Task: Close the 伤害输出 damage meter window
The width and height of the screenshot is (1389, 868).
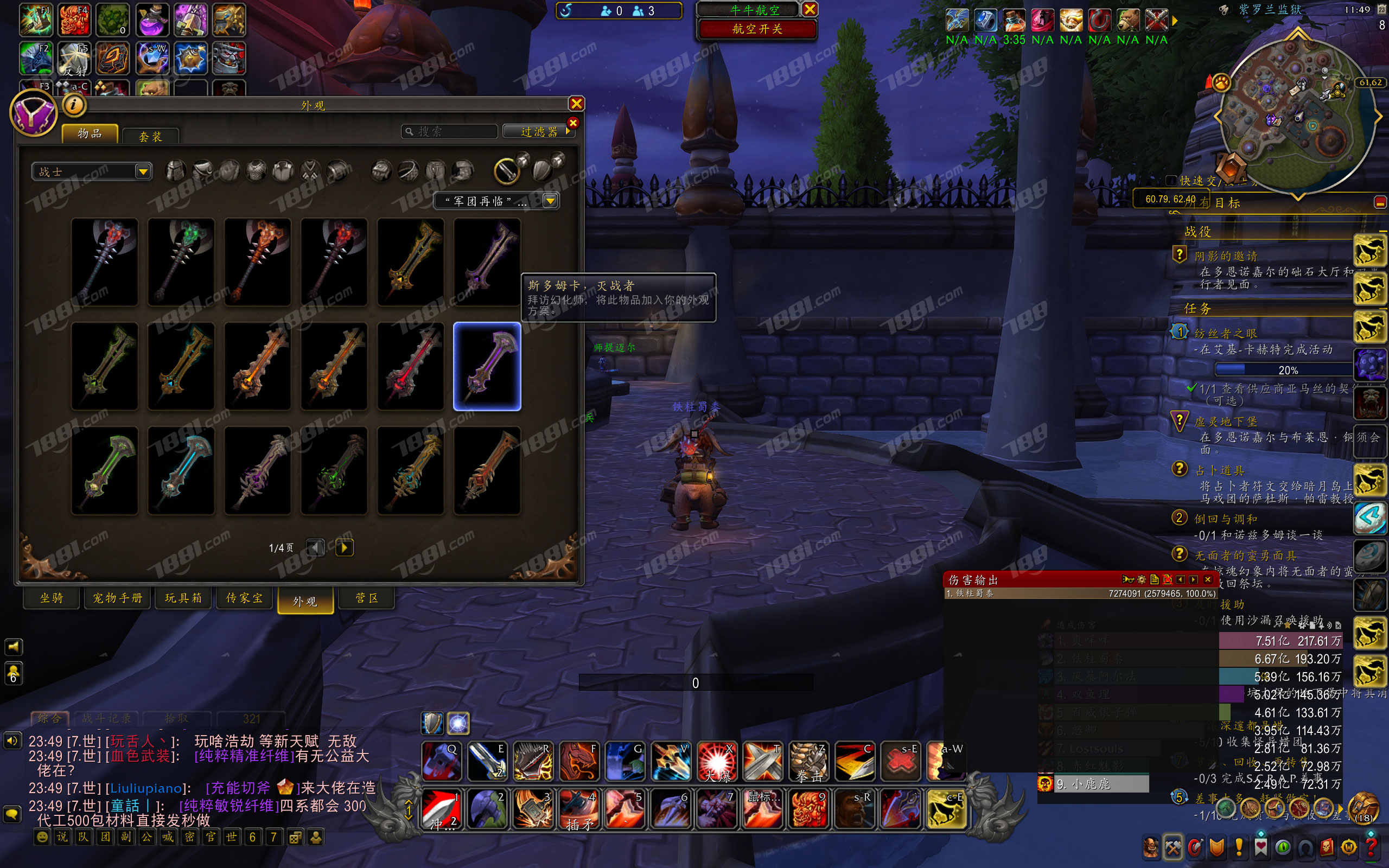Action: [x=1208, y=579]
